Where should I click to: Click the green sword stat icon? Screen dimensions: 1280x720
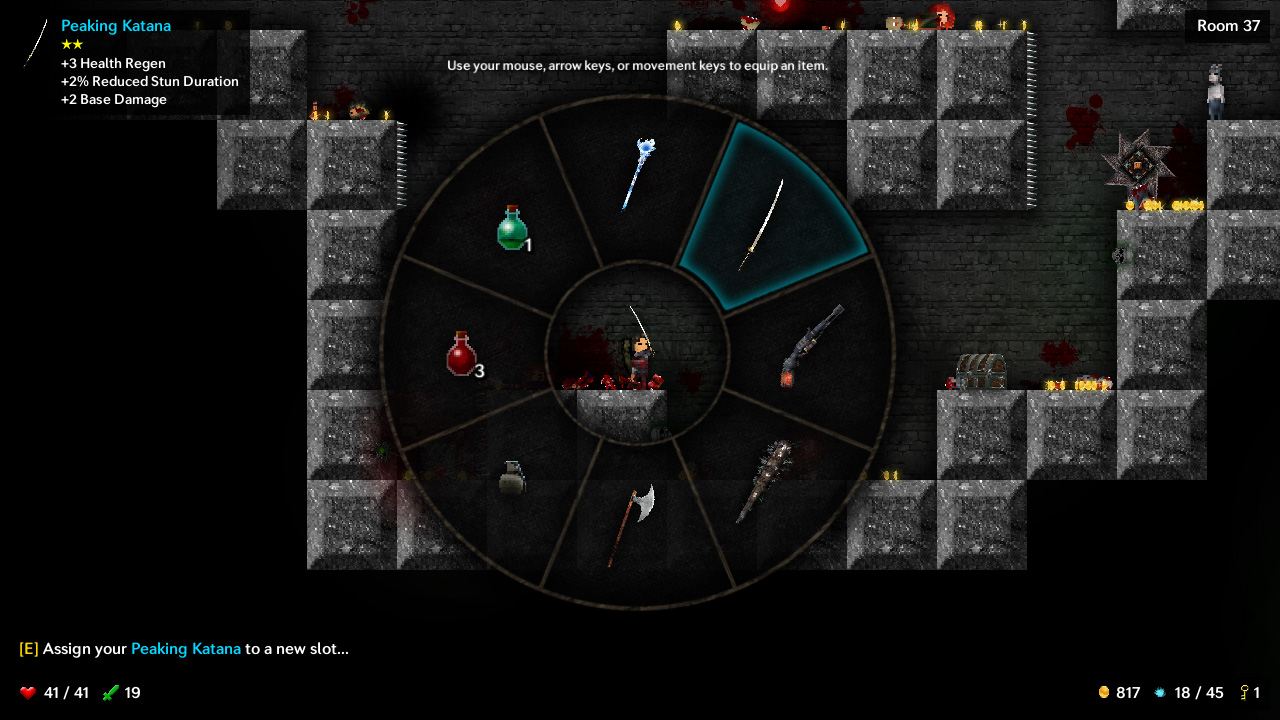pyautogui.click(x=110, y=692)
